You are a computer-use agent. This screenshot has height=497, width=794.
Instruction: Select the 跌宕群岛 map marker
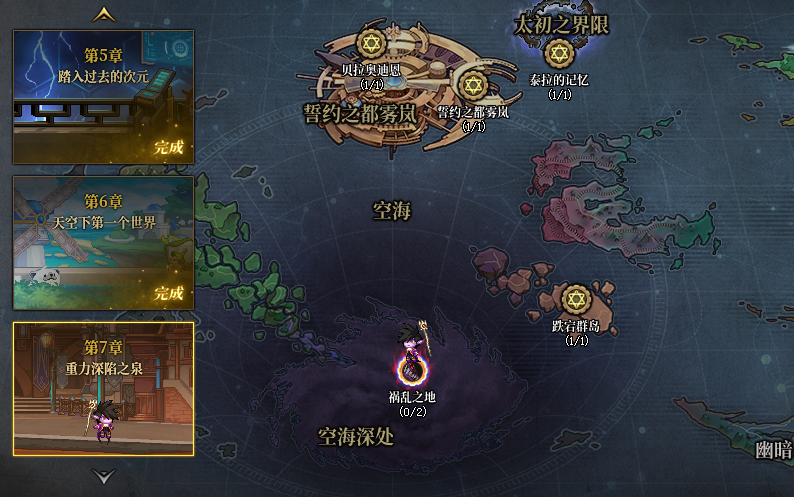[x=575, y=298]
